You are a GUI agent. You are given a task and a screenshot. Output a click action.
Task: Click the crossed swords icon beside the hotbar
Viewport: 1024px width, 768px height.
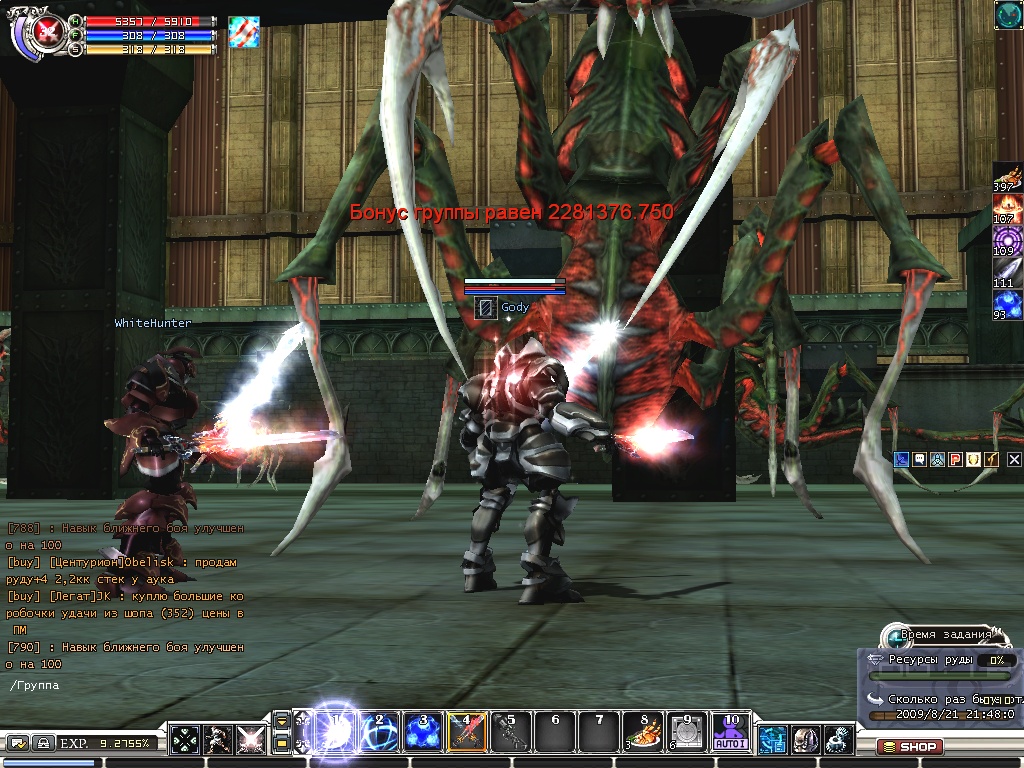click(x=251, y=740)
